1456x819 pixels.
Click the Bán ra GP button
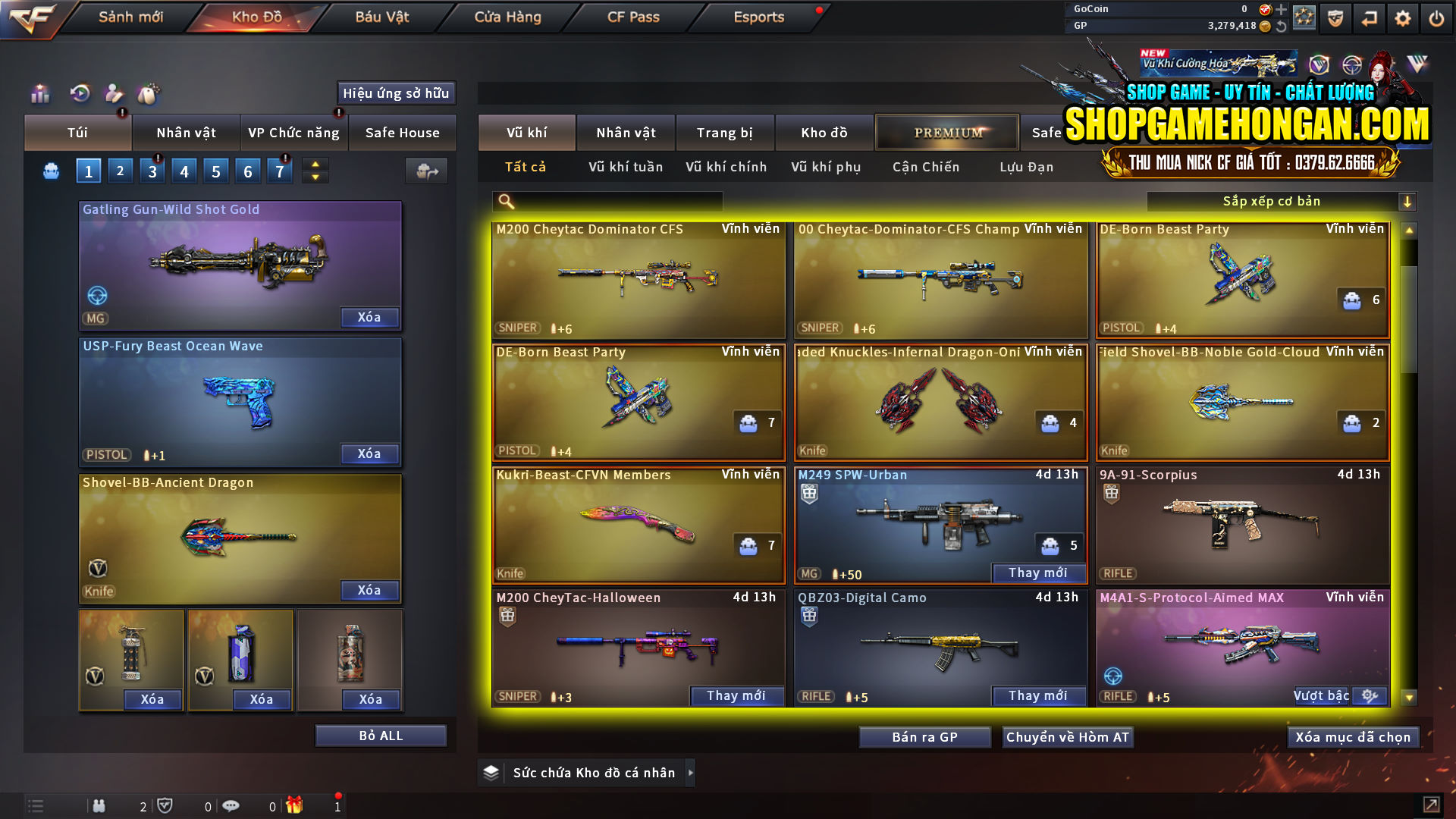924,736
